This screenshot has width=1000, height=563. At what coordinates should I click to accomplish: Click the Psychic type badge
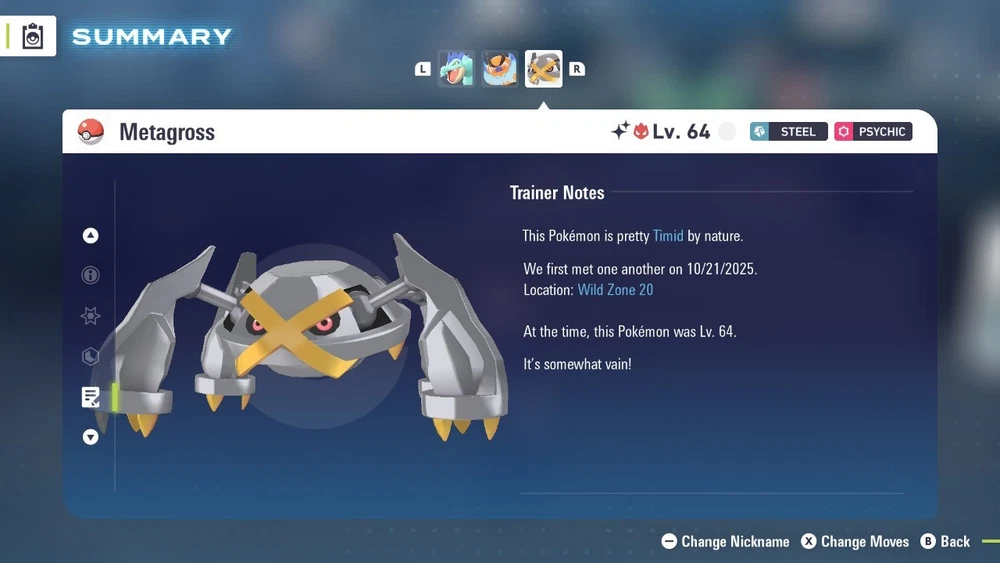(874, 132)
